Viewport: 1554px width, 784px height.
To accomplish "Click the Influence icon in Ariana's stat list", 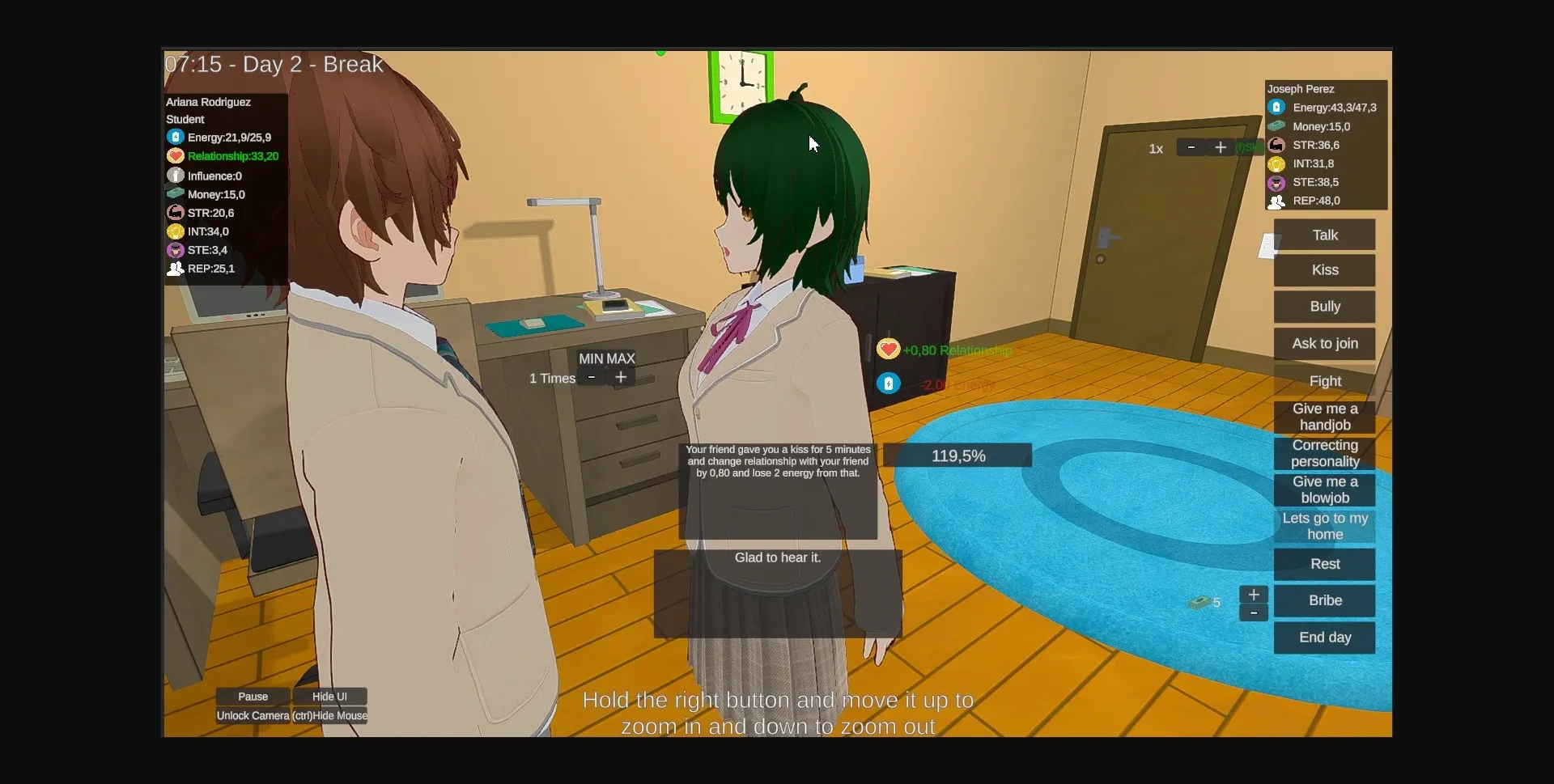I will pyautogui.click(x=176, y=175).
